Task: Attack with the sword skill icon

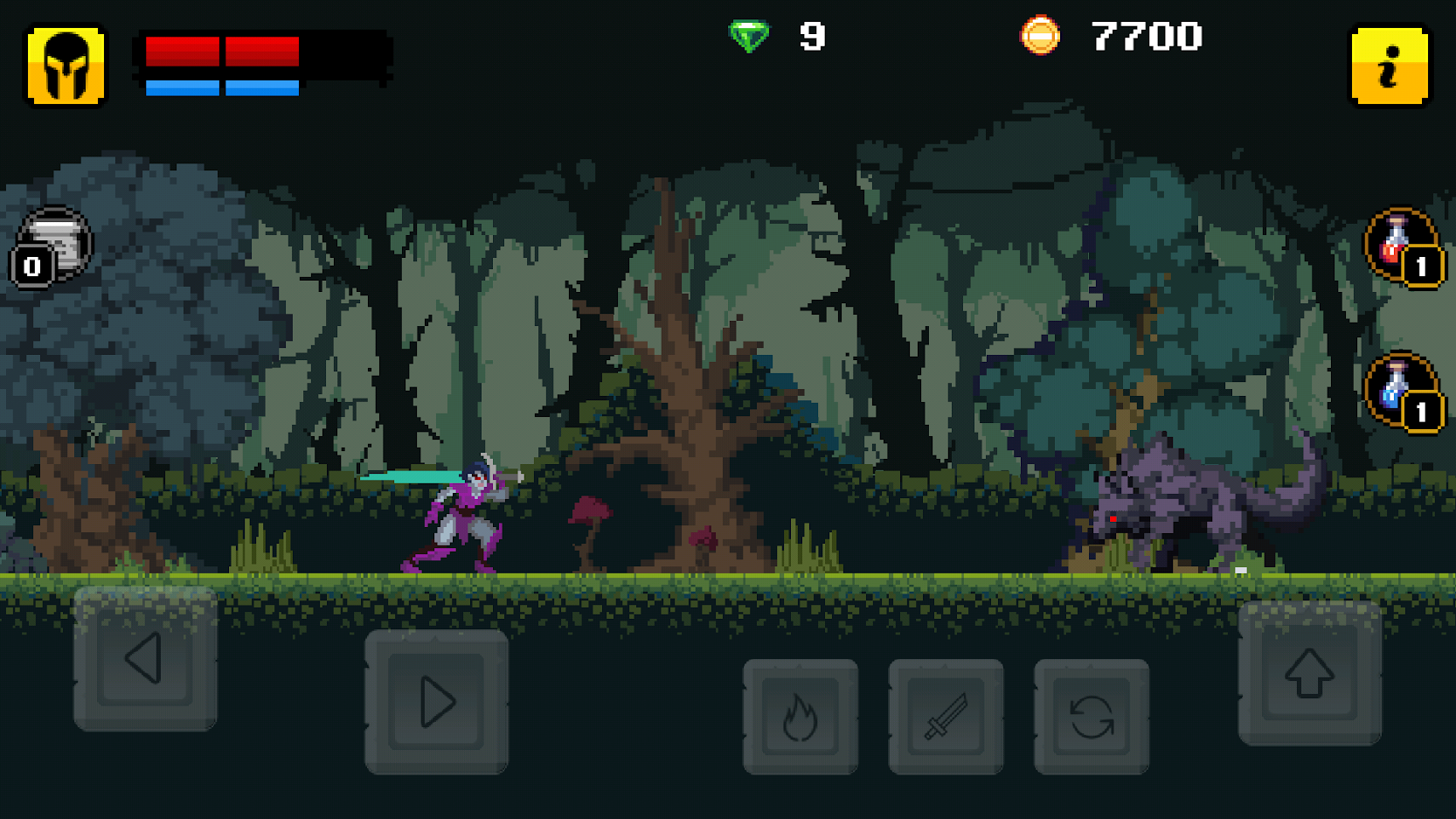Action: pos(946,717)
